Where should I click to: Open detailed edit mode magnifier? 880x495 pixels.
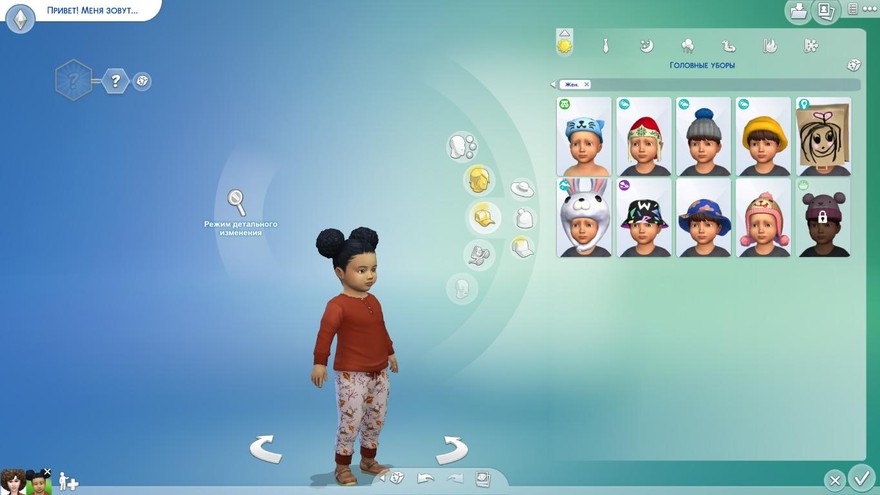[x=237, y=202]
